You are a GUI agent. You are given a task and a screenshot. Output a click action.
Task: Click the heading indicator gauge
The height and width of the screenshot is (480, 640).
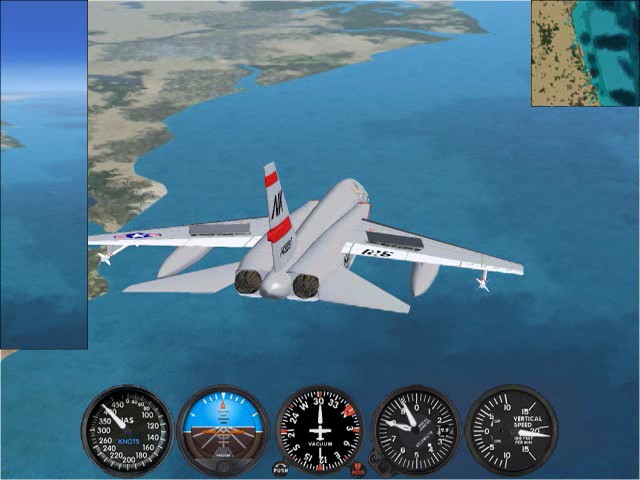coord(319,430)
